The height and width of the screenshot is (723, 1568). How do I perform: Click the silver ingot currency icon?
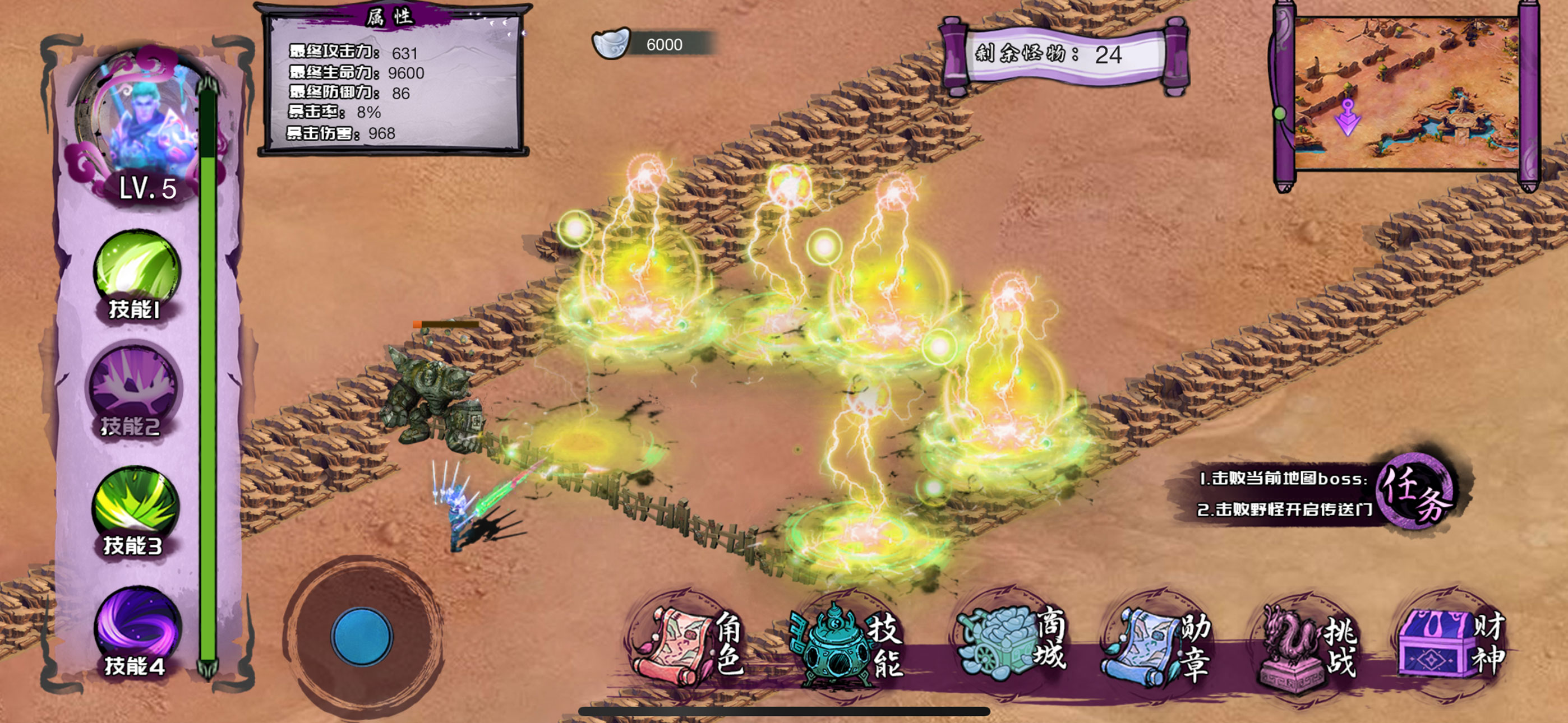click(611, 43)
